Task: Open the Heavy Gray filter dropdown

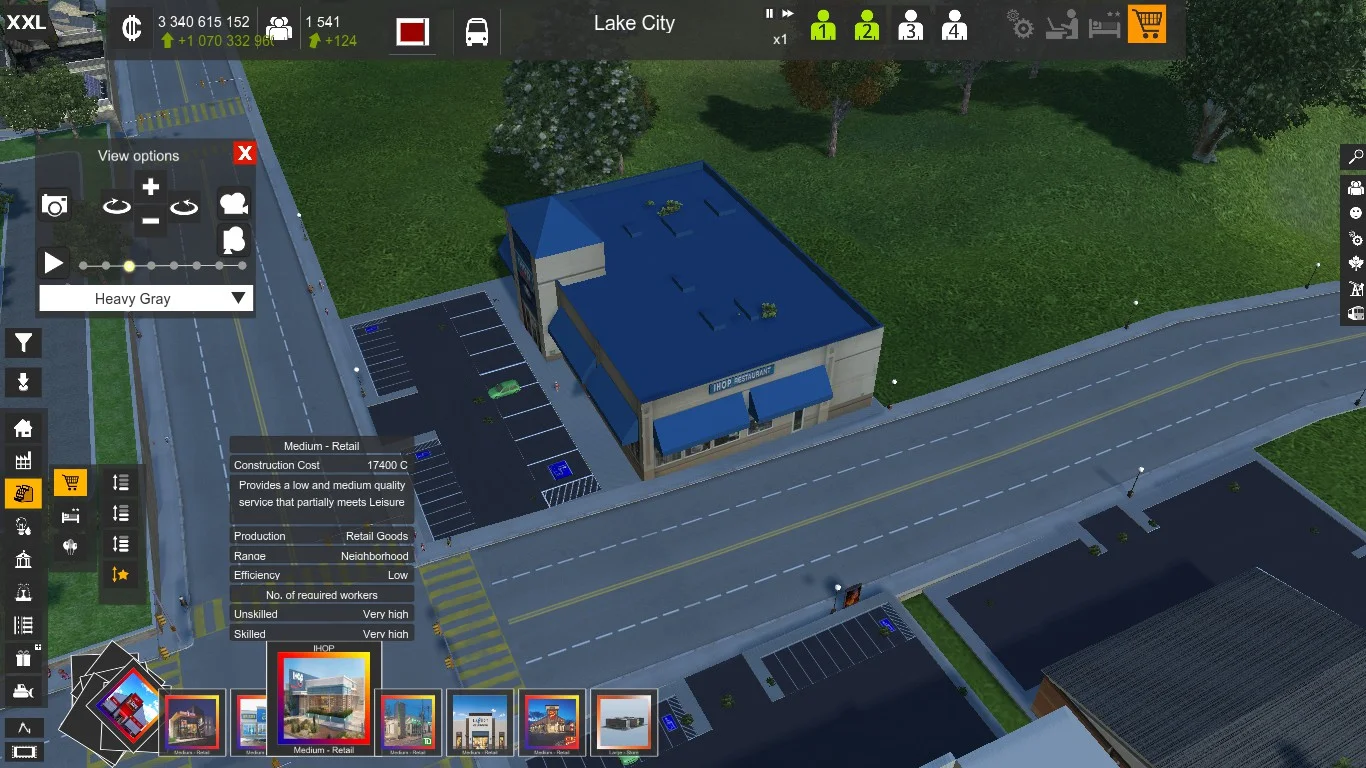Action: (x=146, y=298)
